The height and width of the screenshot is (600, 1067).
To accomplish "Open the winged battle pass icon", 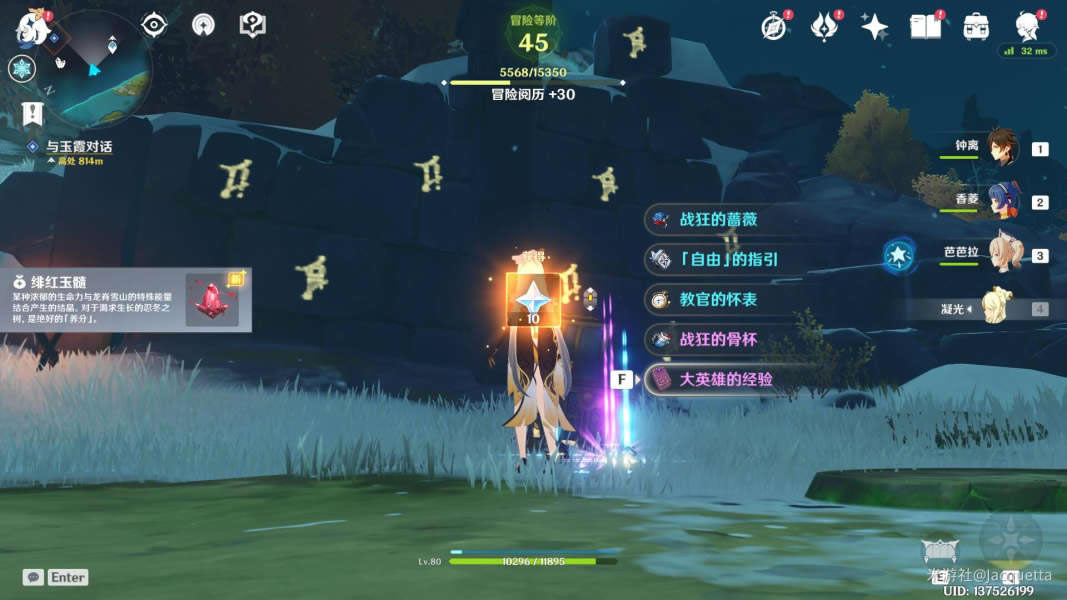I will point(824,27).
